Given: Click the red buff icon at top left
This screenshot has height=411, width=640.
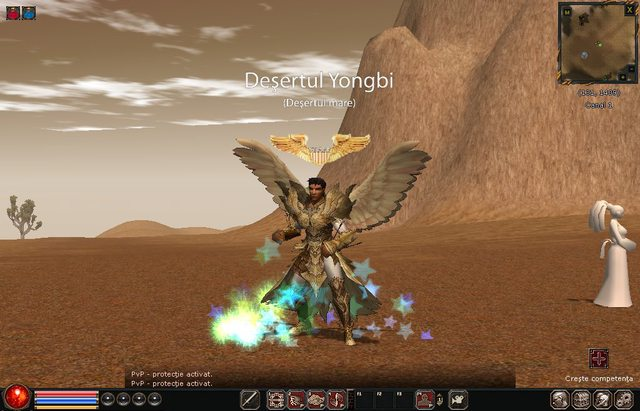Looking at the screenshot, I should pos(14,13).
